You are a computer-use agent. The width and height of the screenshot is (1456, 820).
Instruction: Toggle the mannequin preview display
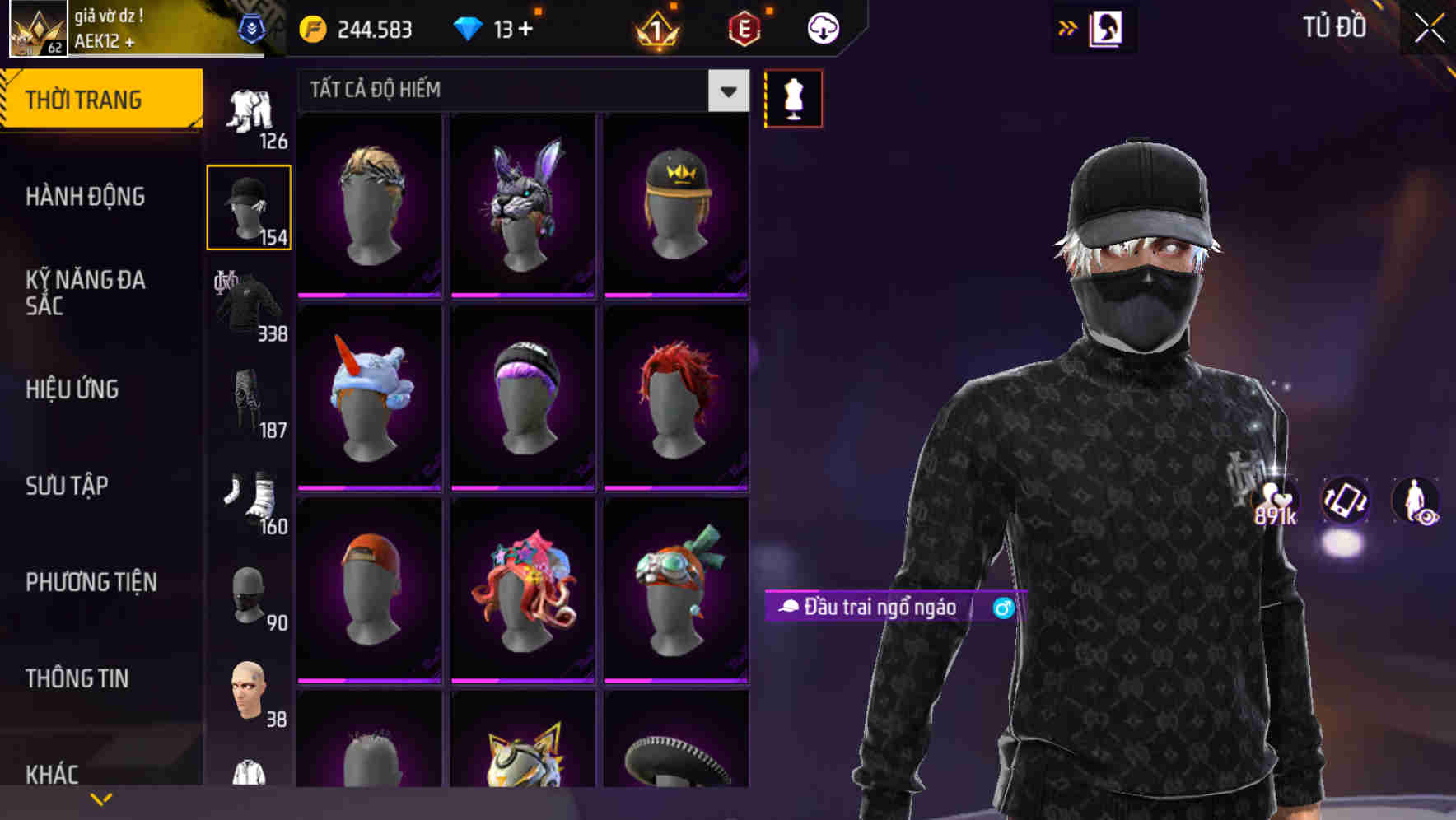tap(793, 99)
